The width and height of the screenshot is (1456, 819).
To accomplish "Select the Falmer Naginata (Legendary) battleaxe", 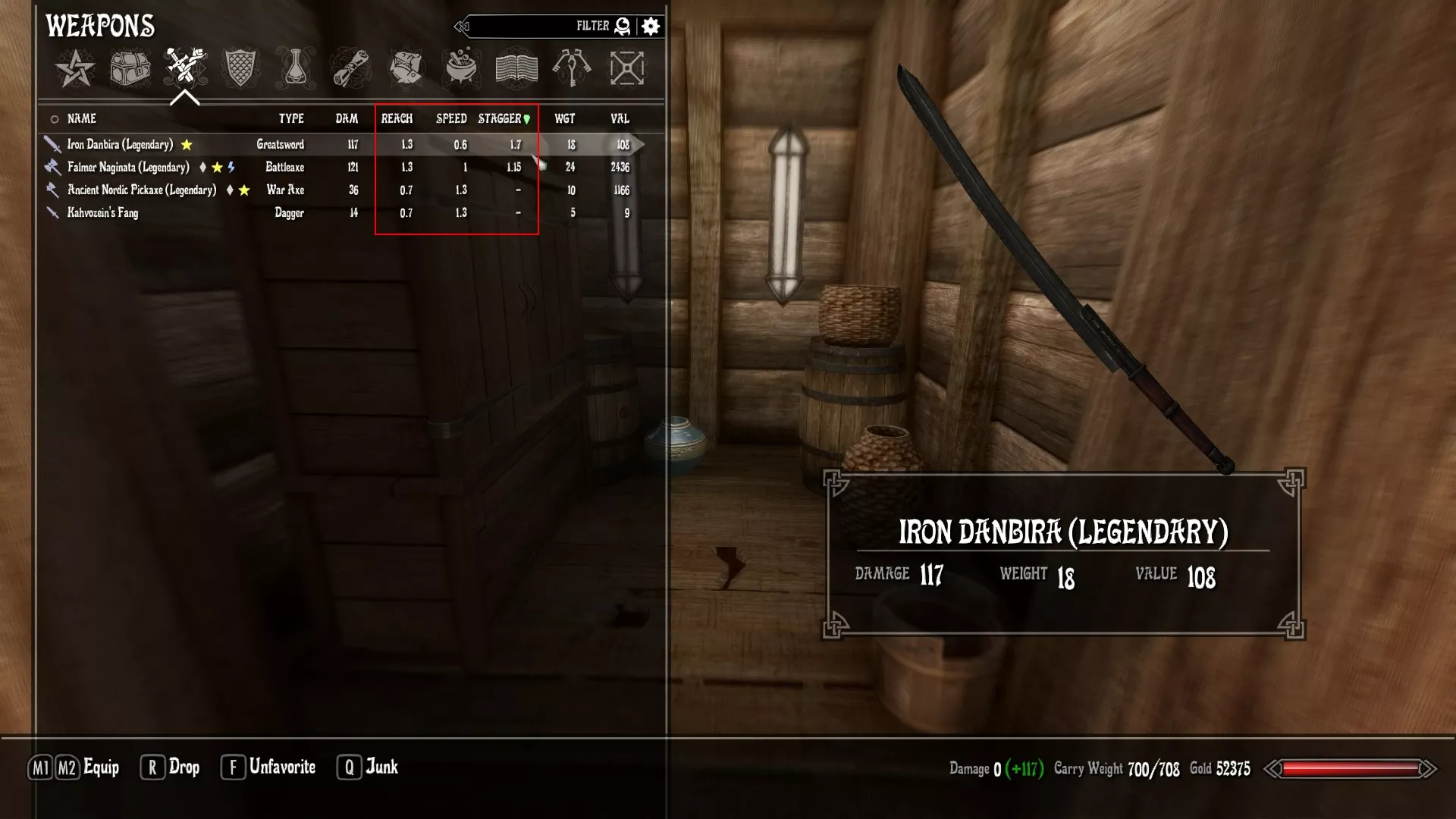I will [128, 167].
